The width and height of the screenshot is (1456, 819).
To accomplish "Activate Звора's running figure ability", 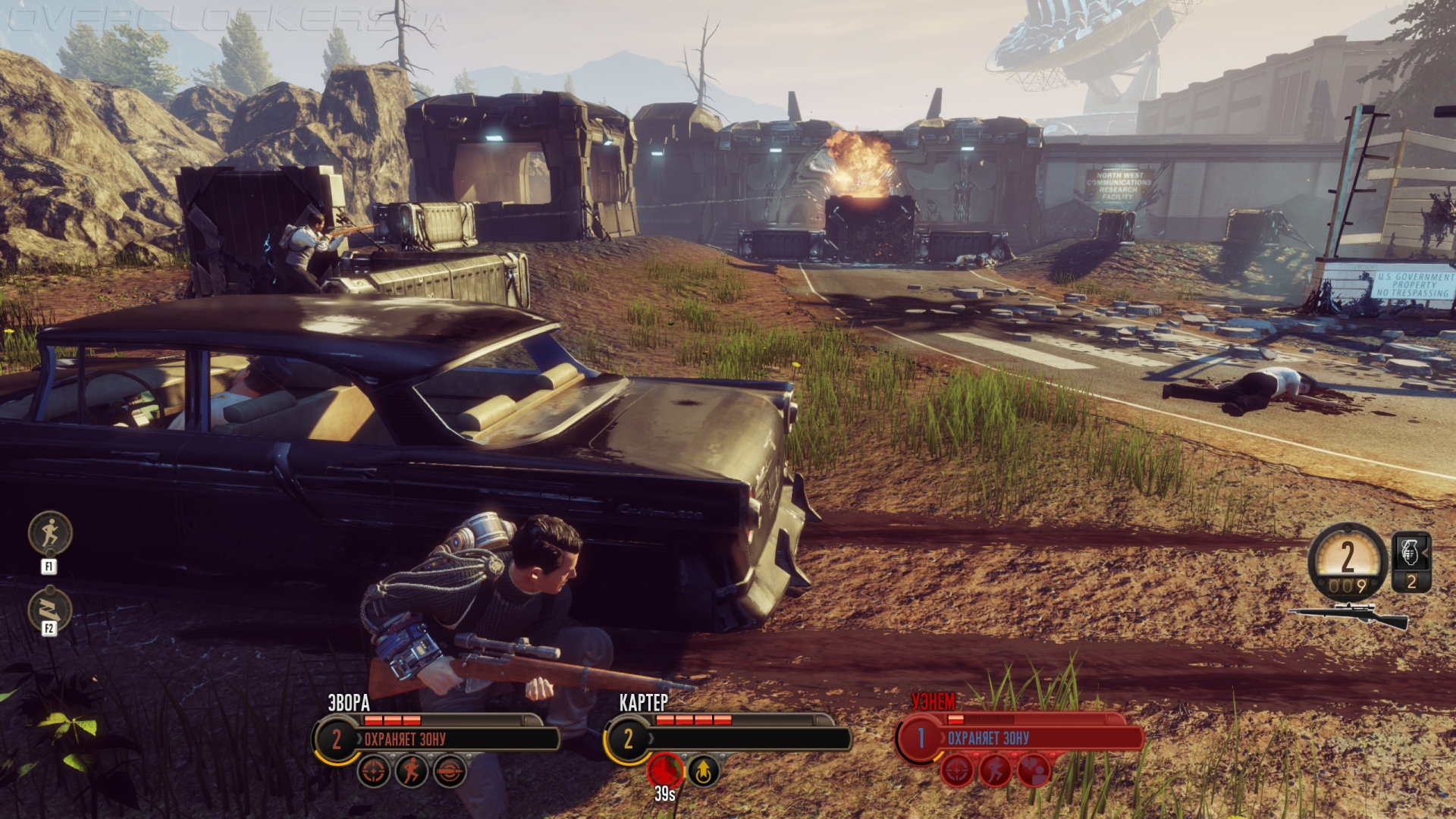I will point(412,772).
